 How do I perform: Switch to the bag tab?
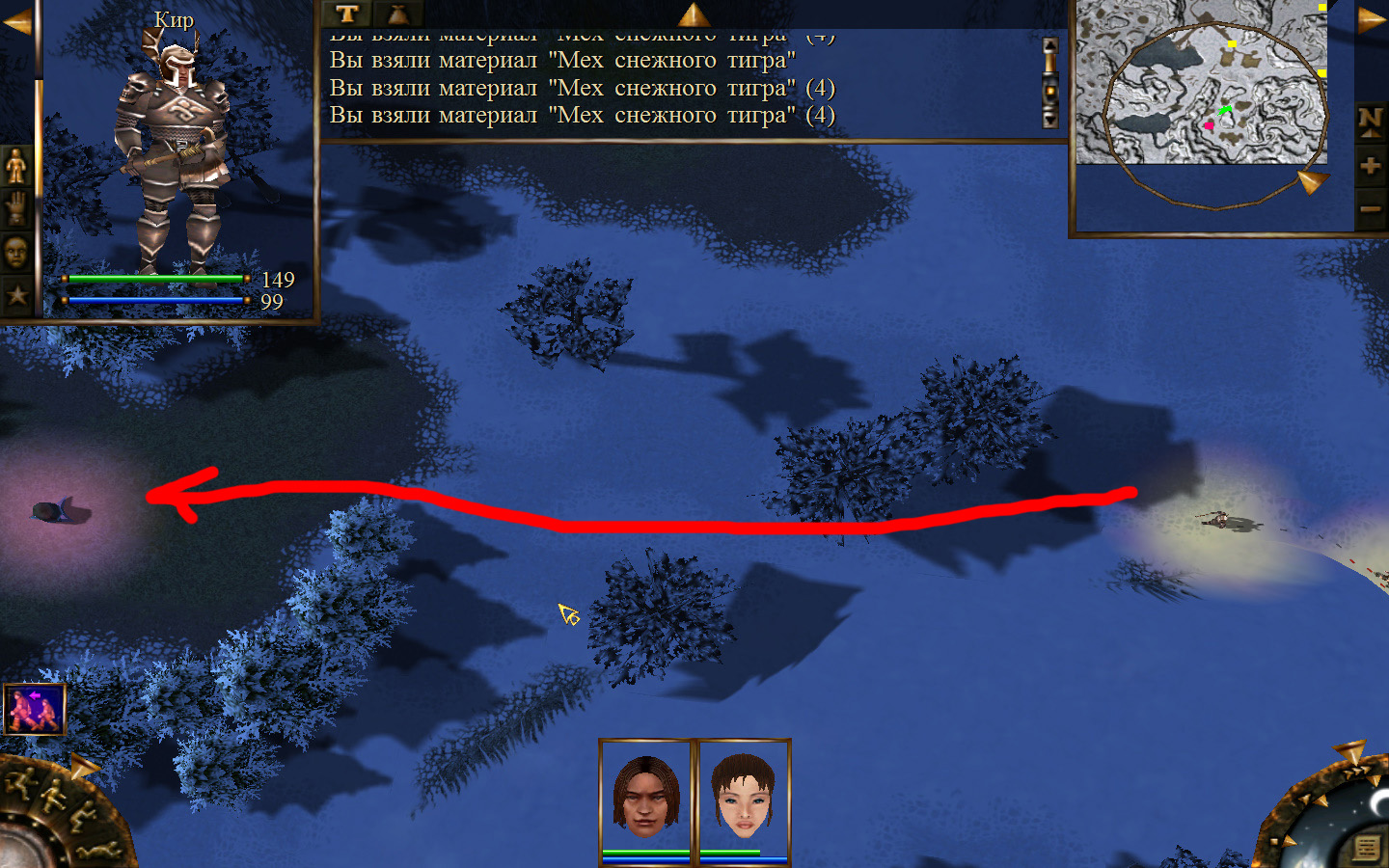point(397,14)
